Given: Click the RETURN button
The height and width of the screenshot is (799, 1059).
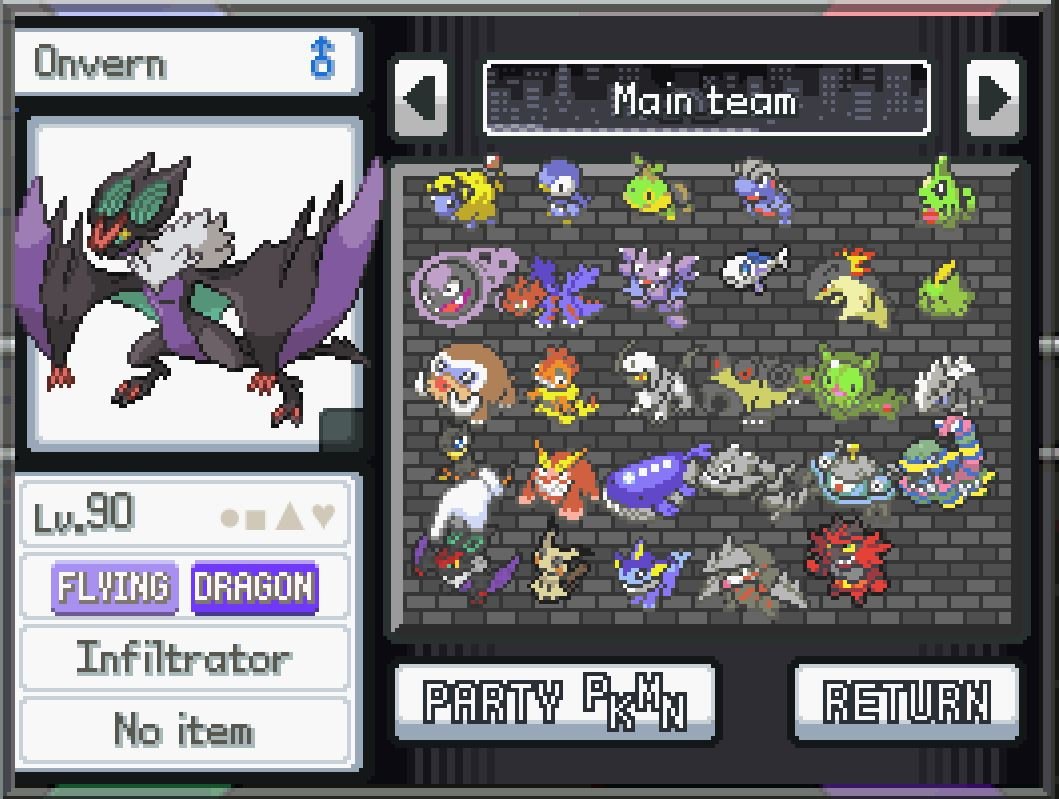Looking at the screenshot, I should (906, 701).
